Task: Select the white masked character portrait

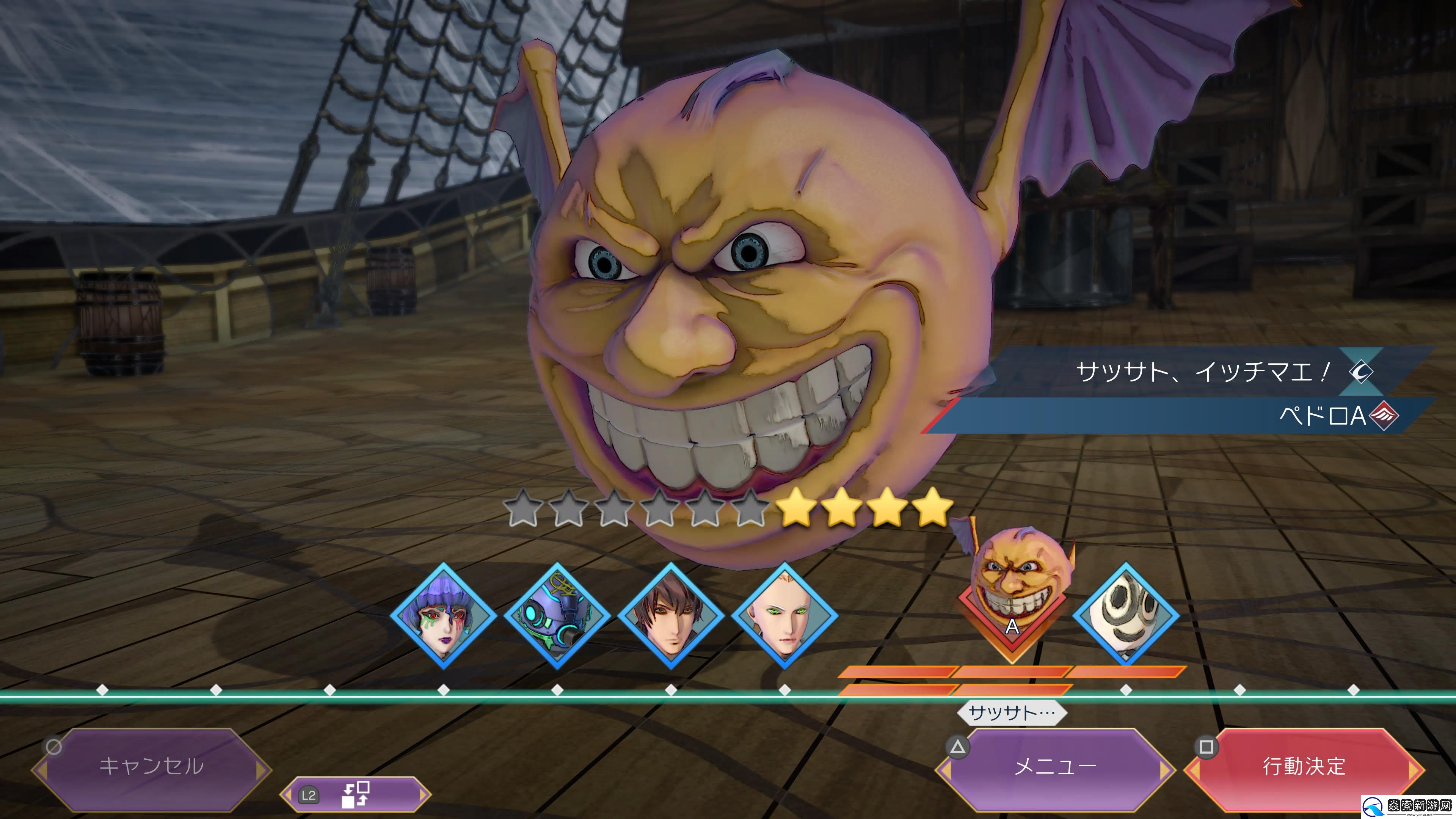Action: (x=1126, y=615)
